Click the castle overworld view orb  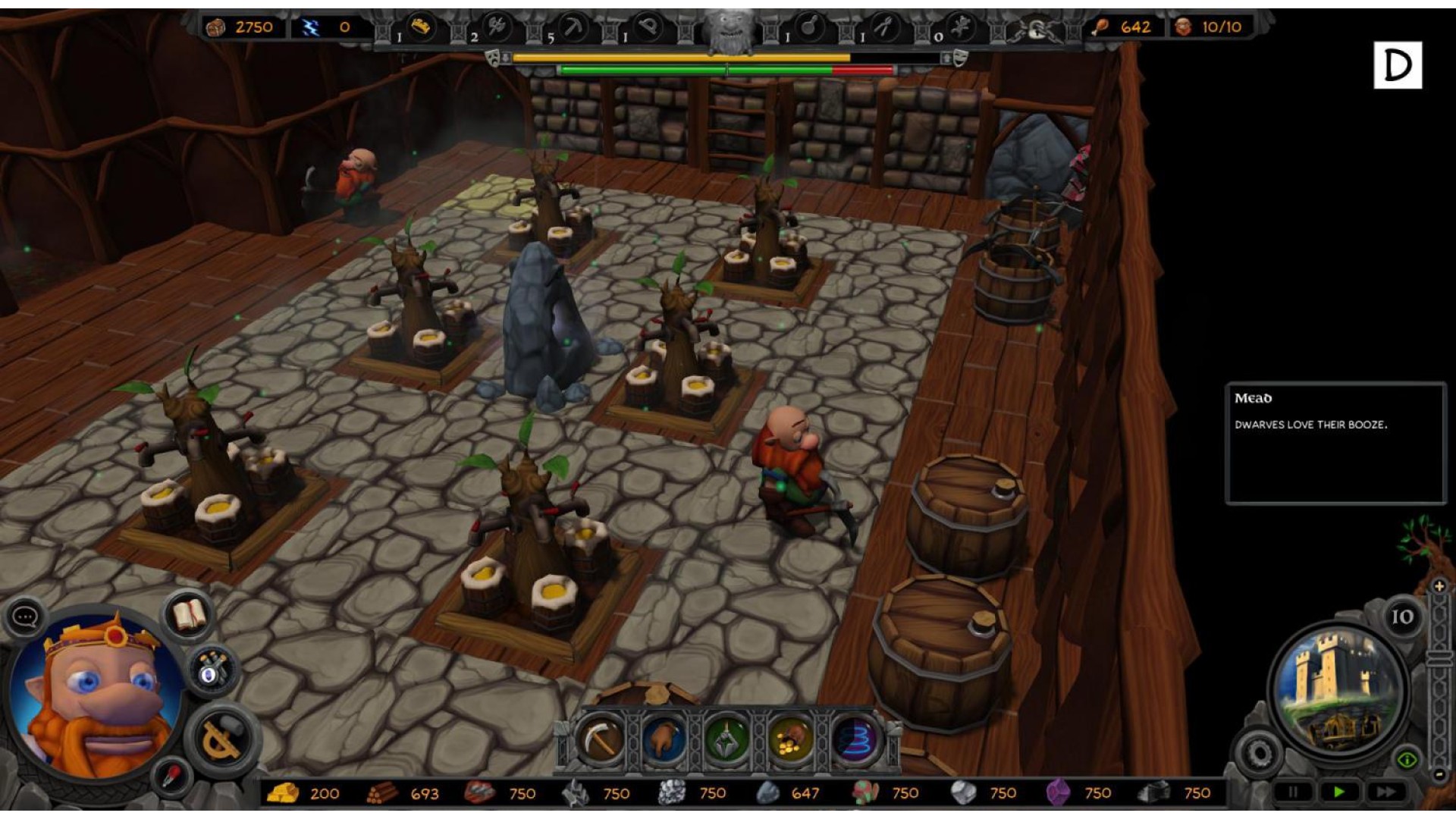(x=1337, y=689)
